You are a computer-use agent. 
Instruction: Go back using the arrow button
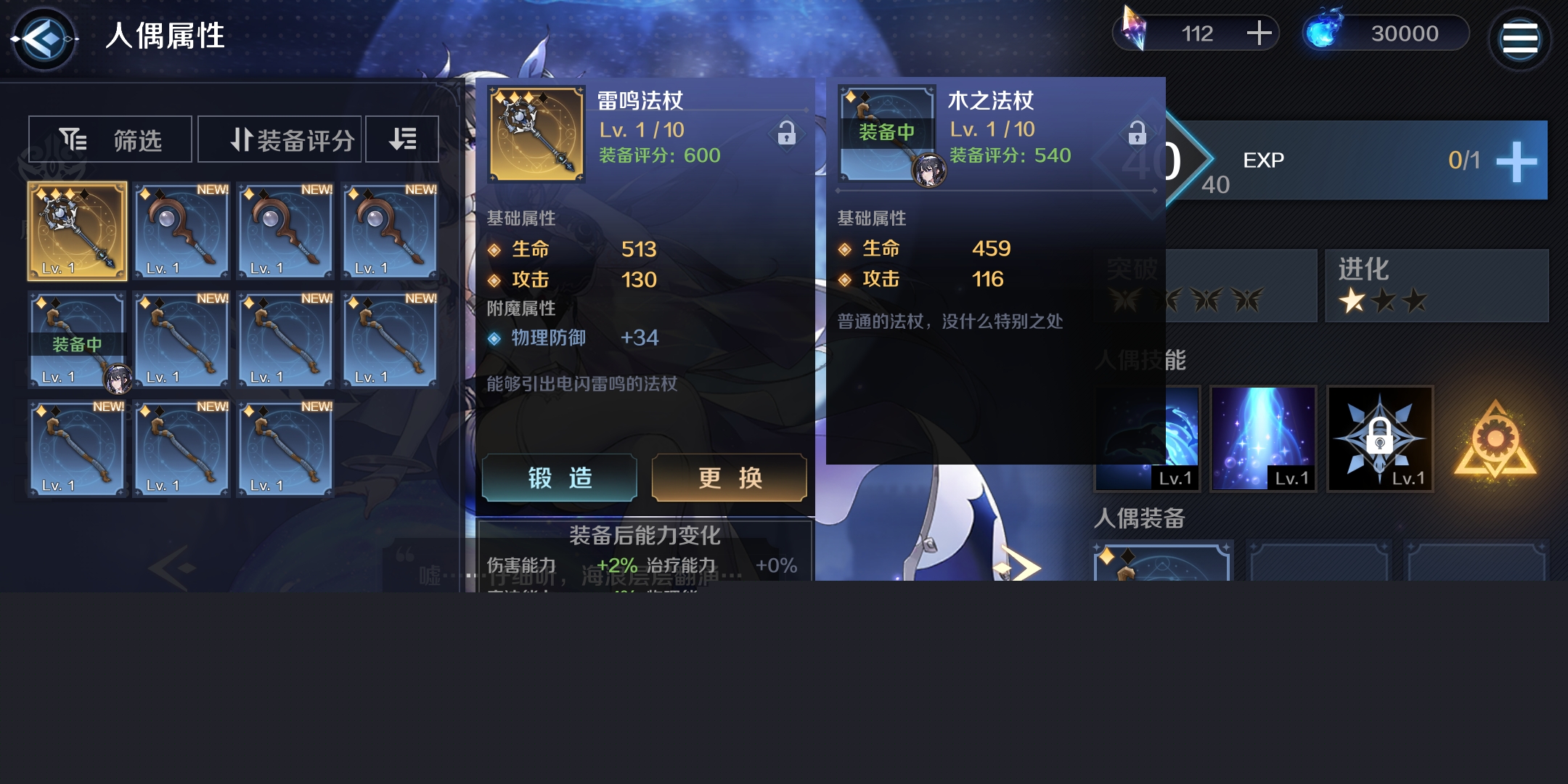click(x=44, y=38)
